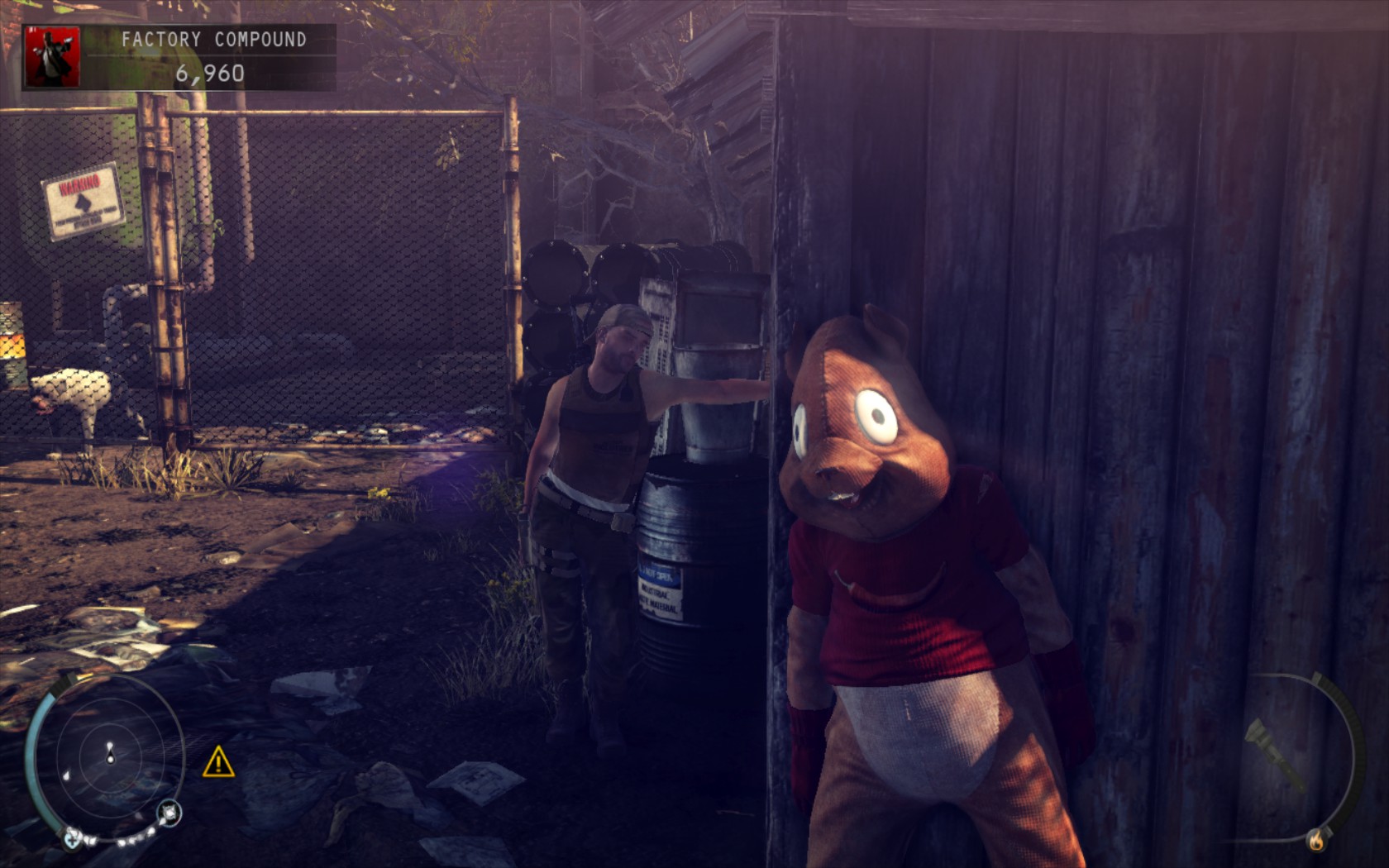1389x868 pixels.
Task: Open the red target portrait icon
Action: point(53,56)
